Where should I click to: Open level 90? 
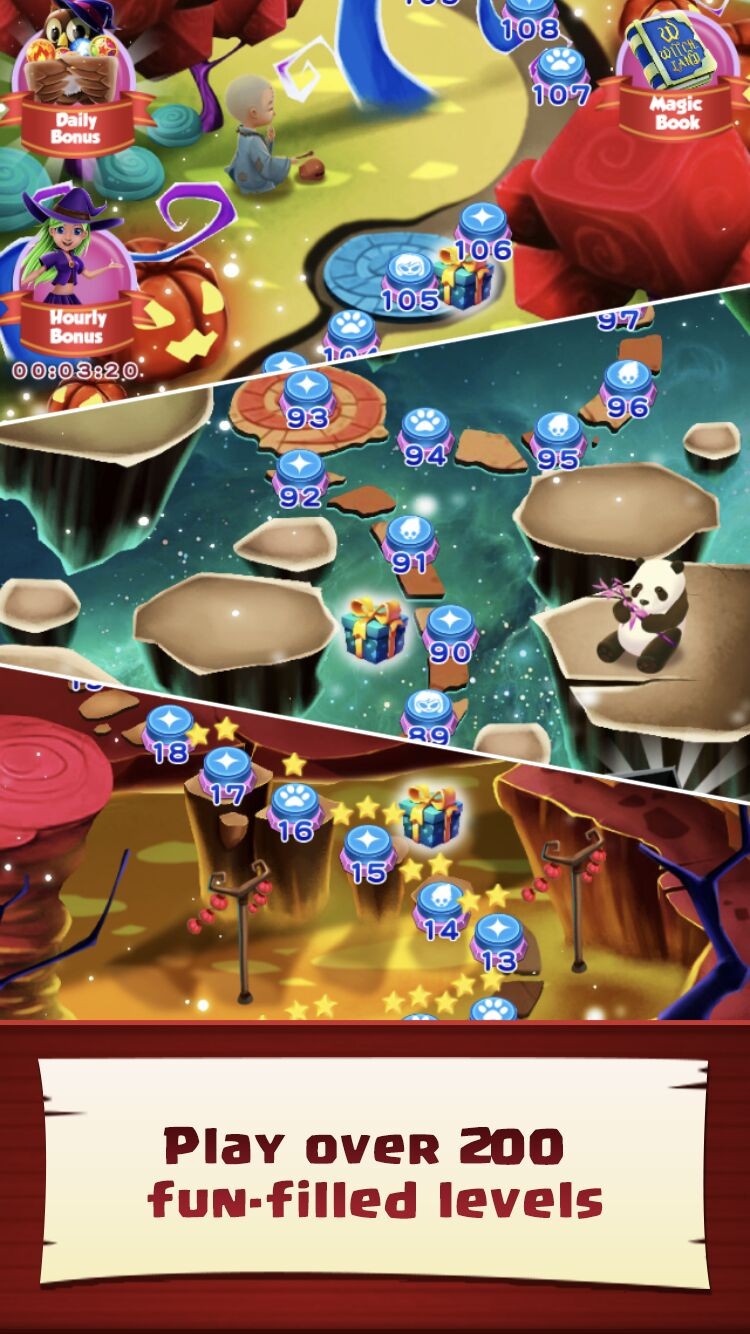pyautogui.click(x=450, y=632)
